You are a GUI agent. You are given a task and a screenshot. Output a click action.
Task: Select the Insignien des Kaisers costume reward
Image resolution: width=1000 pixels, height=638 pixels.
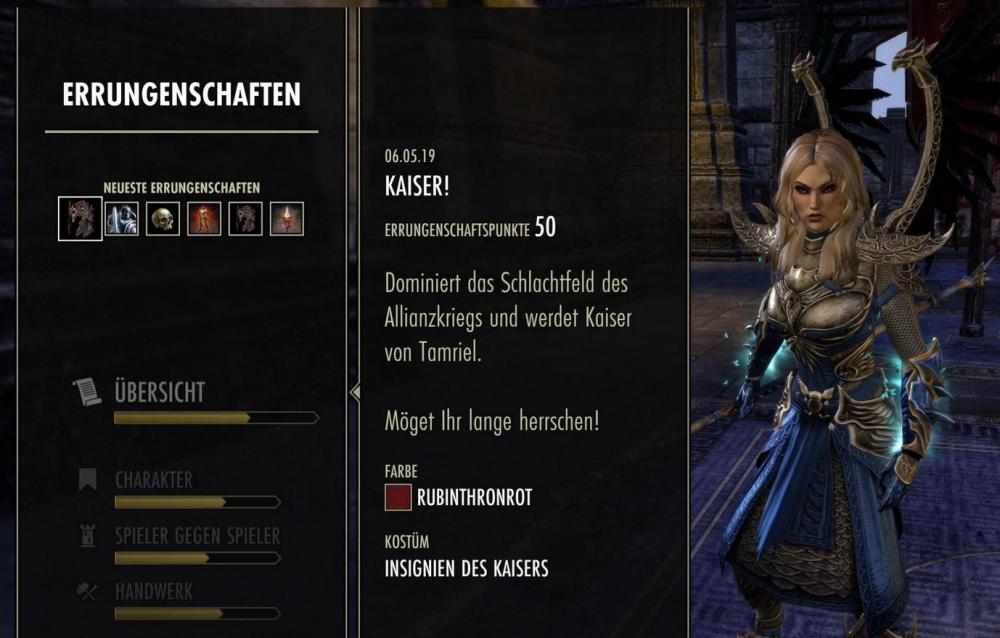466,569
